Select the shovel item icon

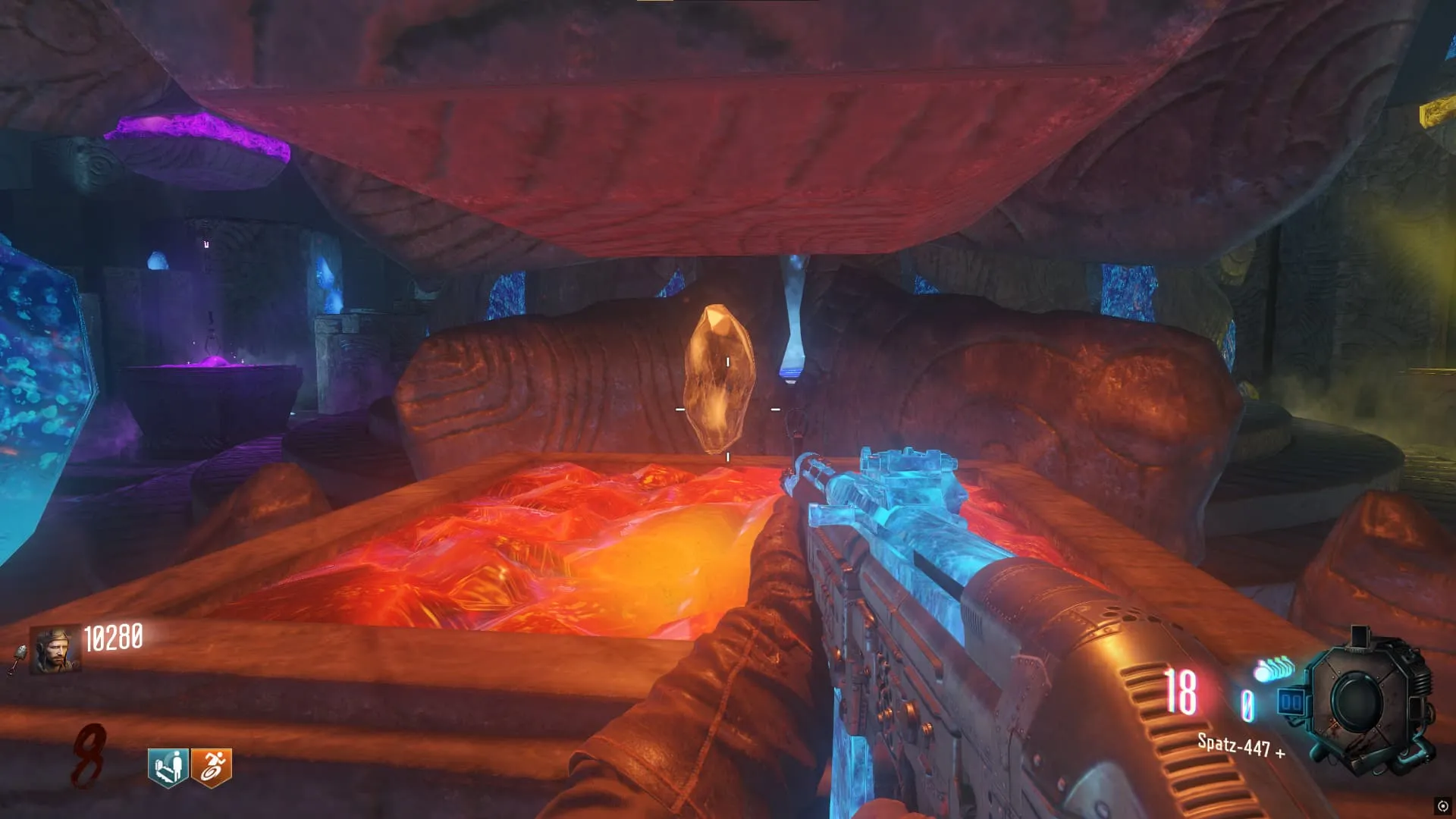point(18,658)
